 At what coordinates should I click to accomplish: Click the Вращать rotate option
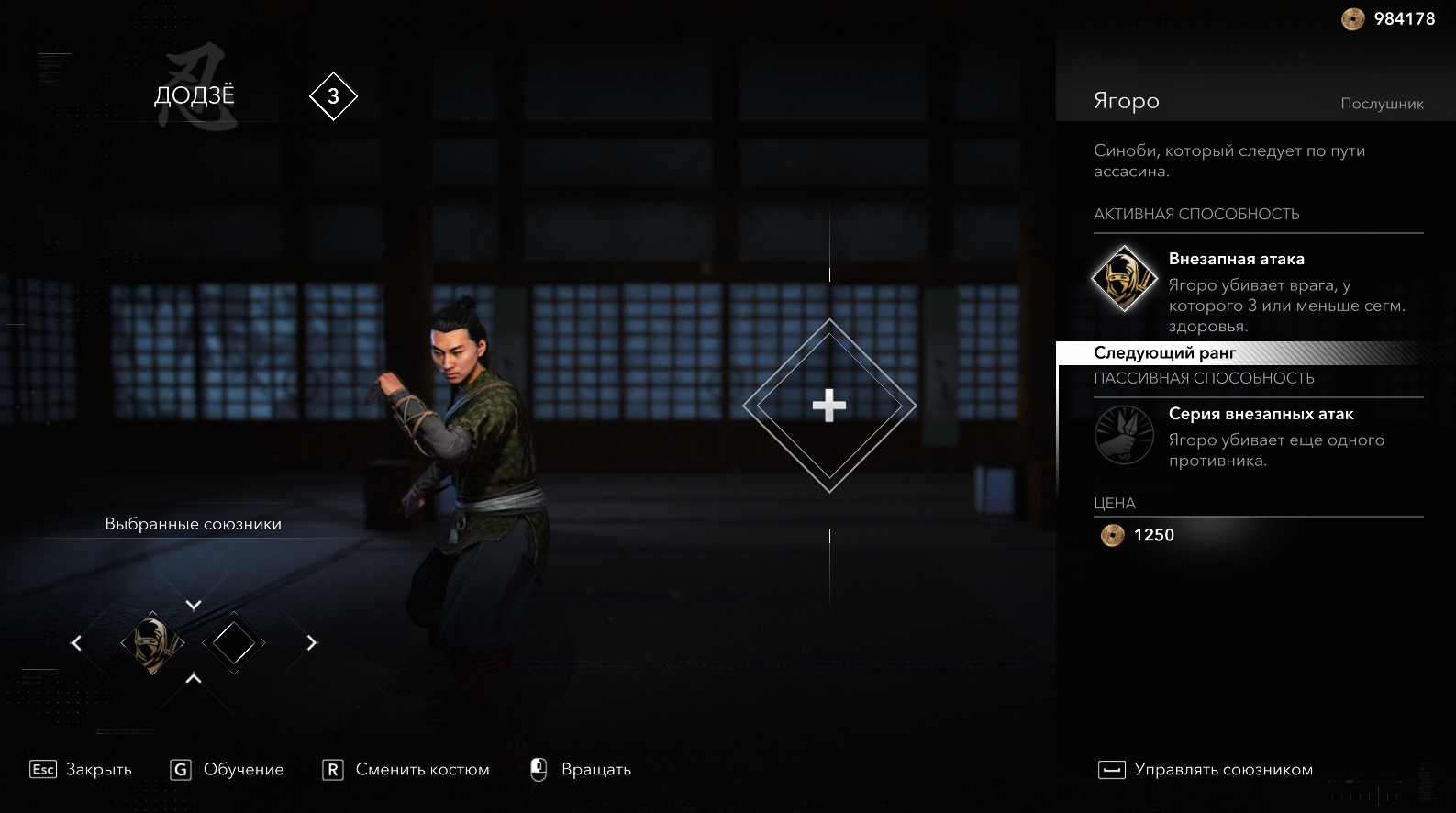point(581,770)
